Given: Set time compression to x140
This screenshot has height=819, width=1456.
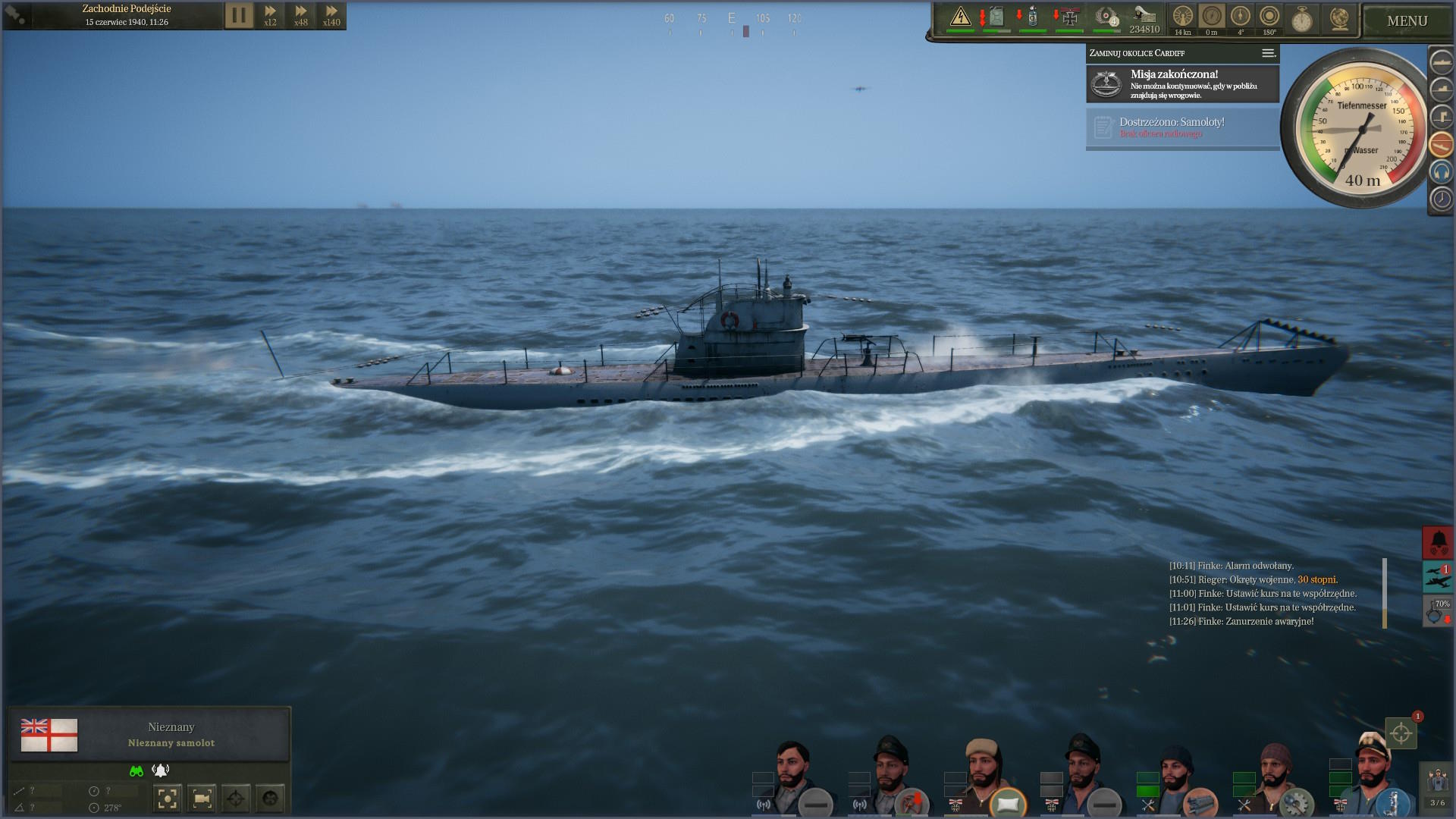Looking at the screenshot, I should pos(331,15).
